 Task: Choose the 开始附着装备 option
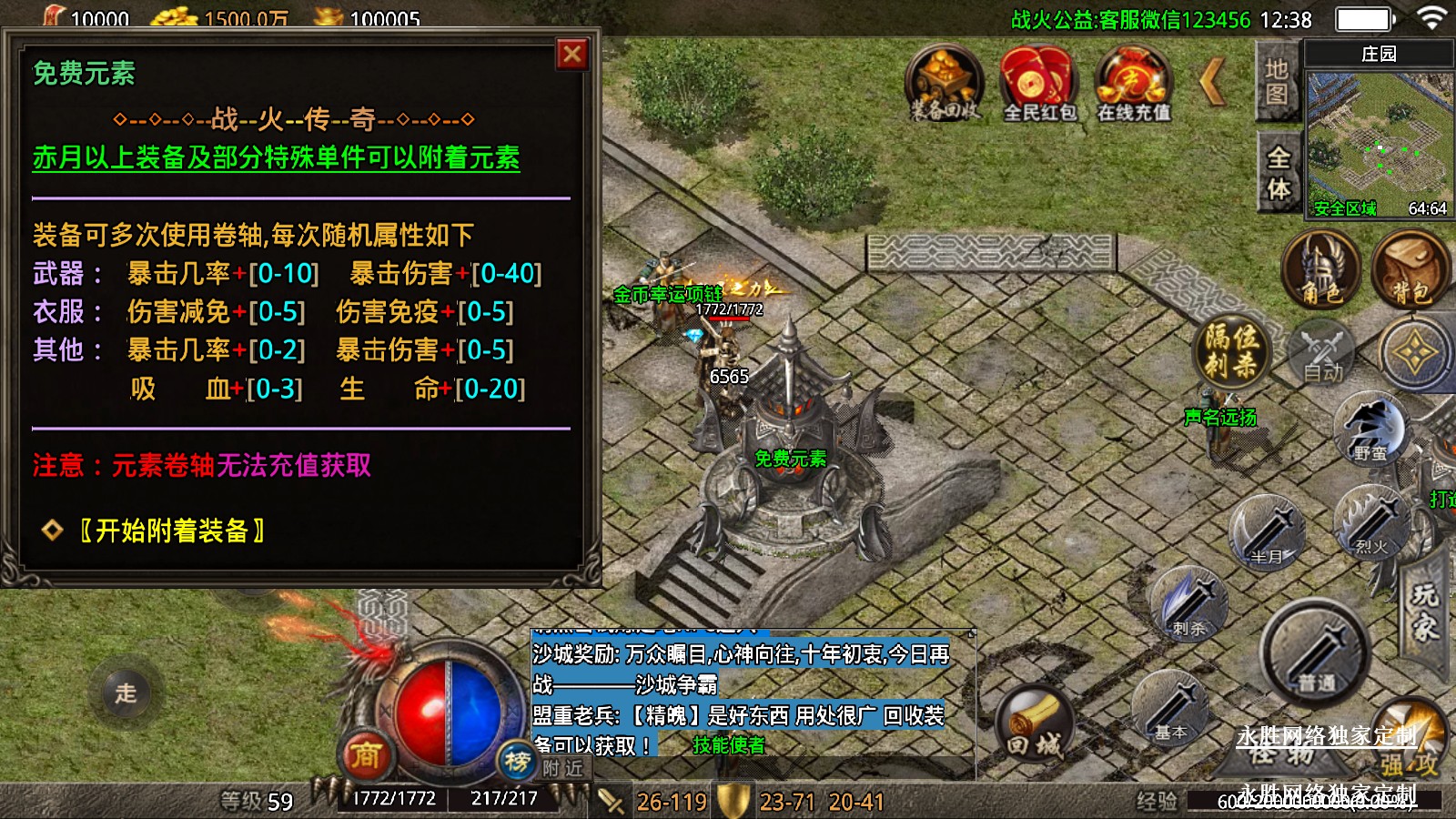click(171, 531)
